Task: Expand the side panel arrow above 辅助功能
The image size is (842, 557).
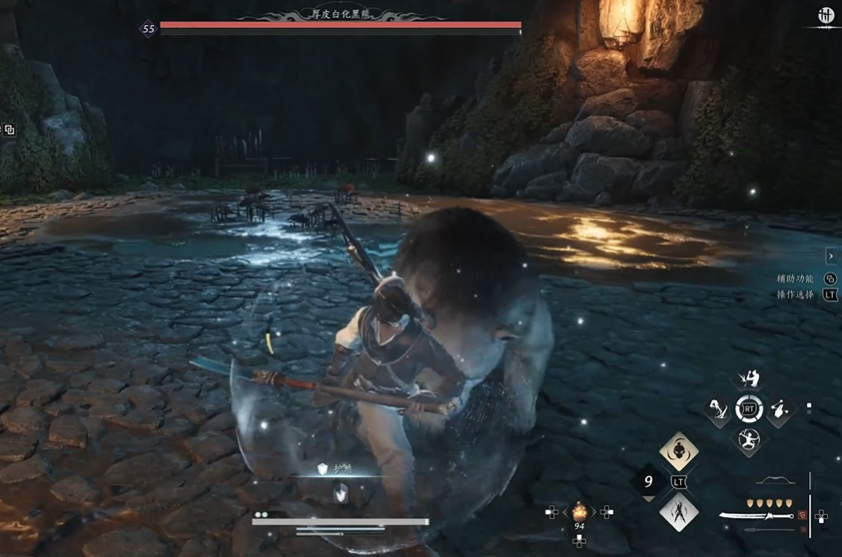Action: (831, 257)
